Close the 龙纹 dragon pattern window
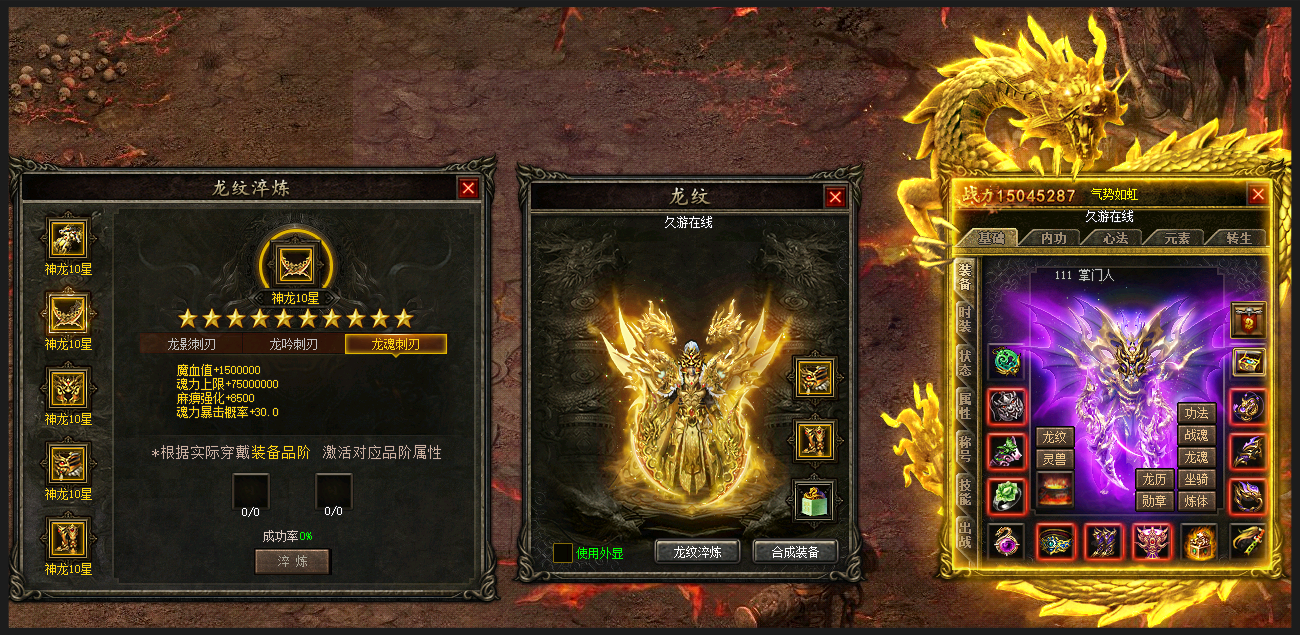This screenshot has height=635, width=1300. pos(836,198)
